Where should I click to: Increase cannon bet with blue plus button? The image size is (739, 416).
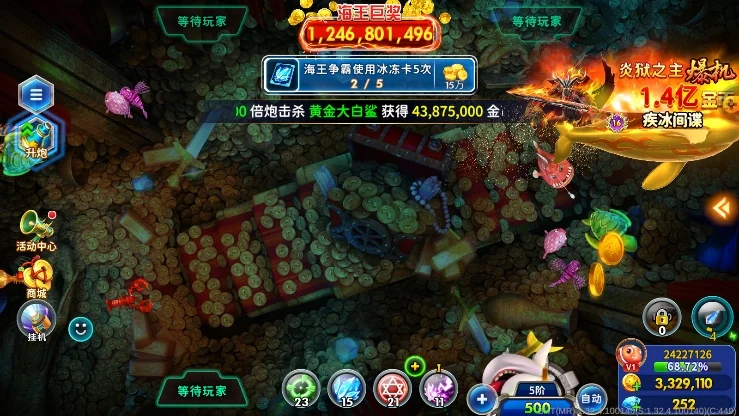point(483,399)
